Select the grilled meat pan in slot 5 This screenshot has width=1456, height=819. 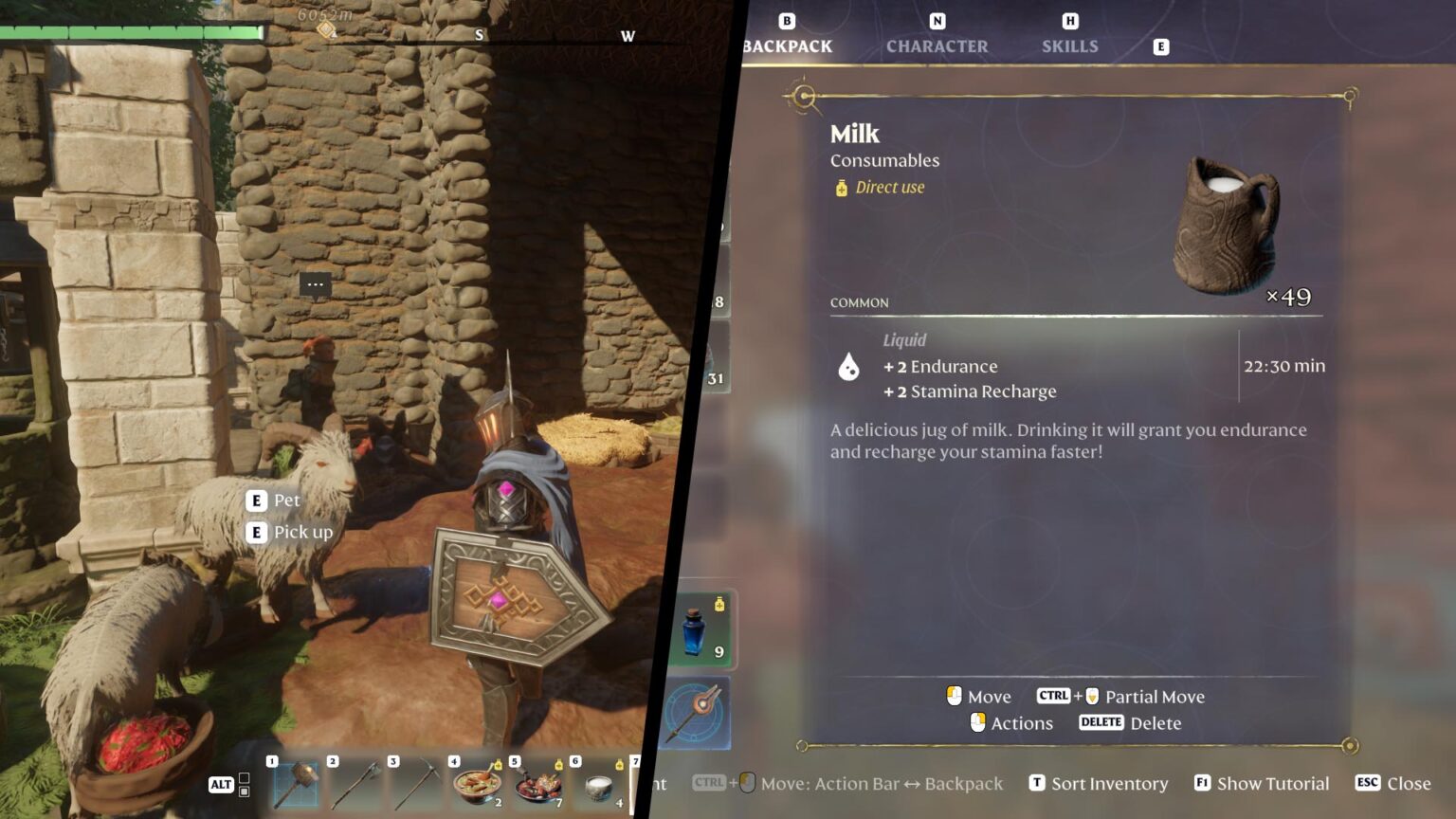(537, 785)
